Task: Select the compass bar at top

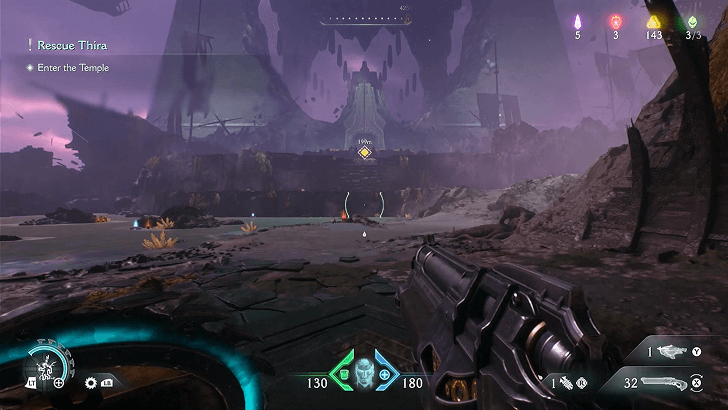Action: pyautogui.click(x=364, y=19)
